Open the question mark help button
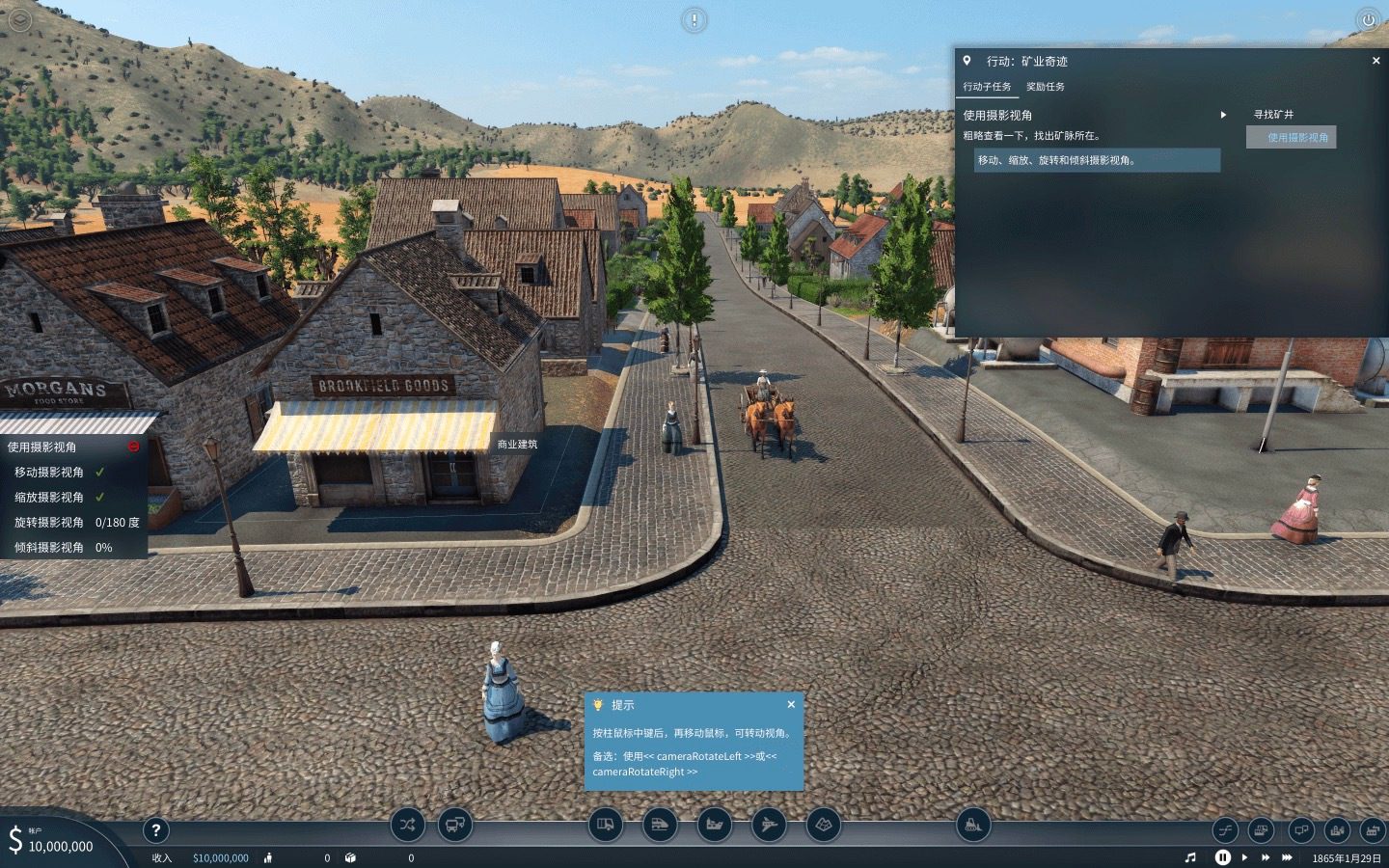1389x868 pixels. pyautogui.click(x=155, y=829)
